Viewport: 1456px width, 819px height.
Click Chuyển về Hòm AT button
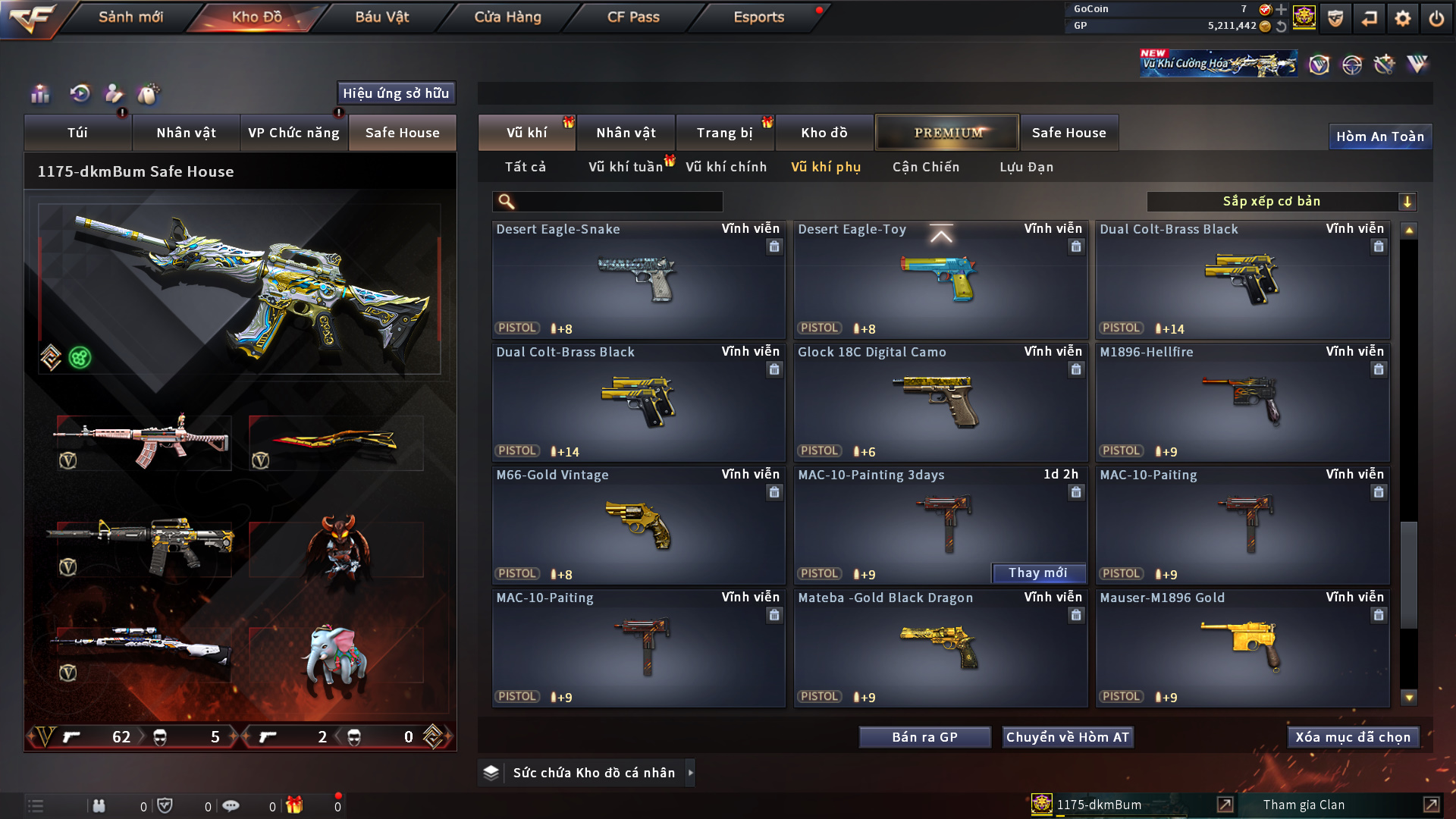[x=1067, y=737]
